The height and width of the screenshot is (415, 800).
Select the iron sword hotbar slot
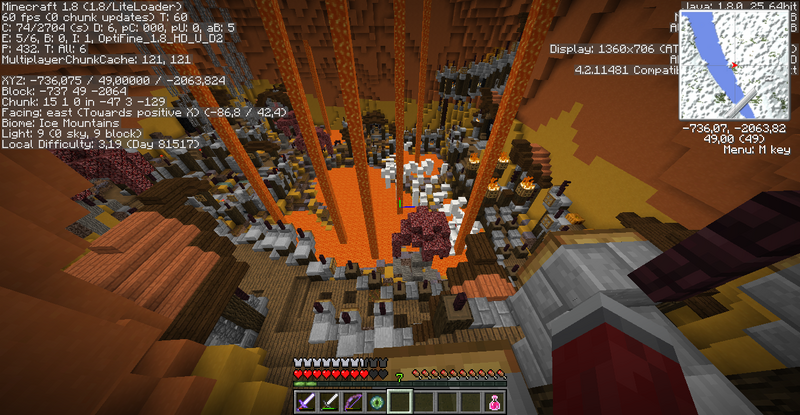tap(330, 402)
